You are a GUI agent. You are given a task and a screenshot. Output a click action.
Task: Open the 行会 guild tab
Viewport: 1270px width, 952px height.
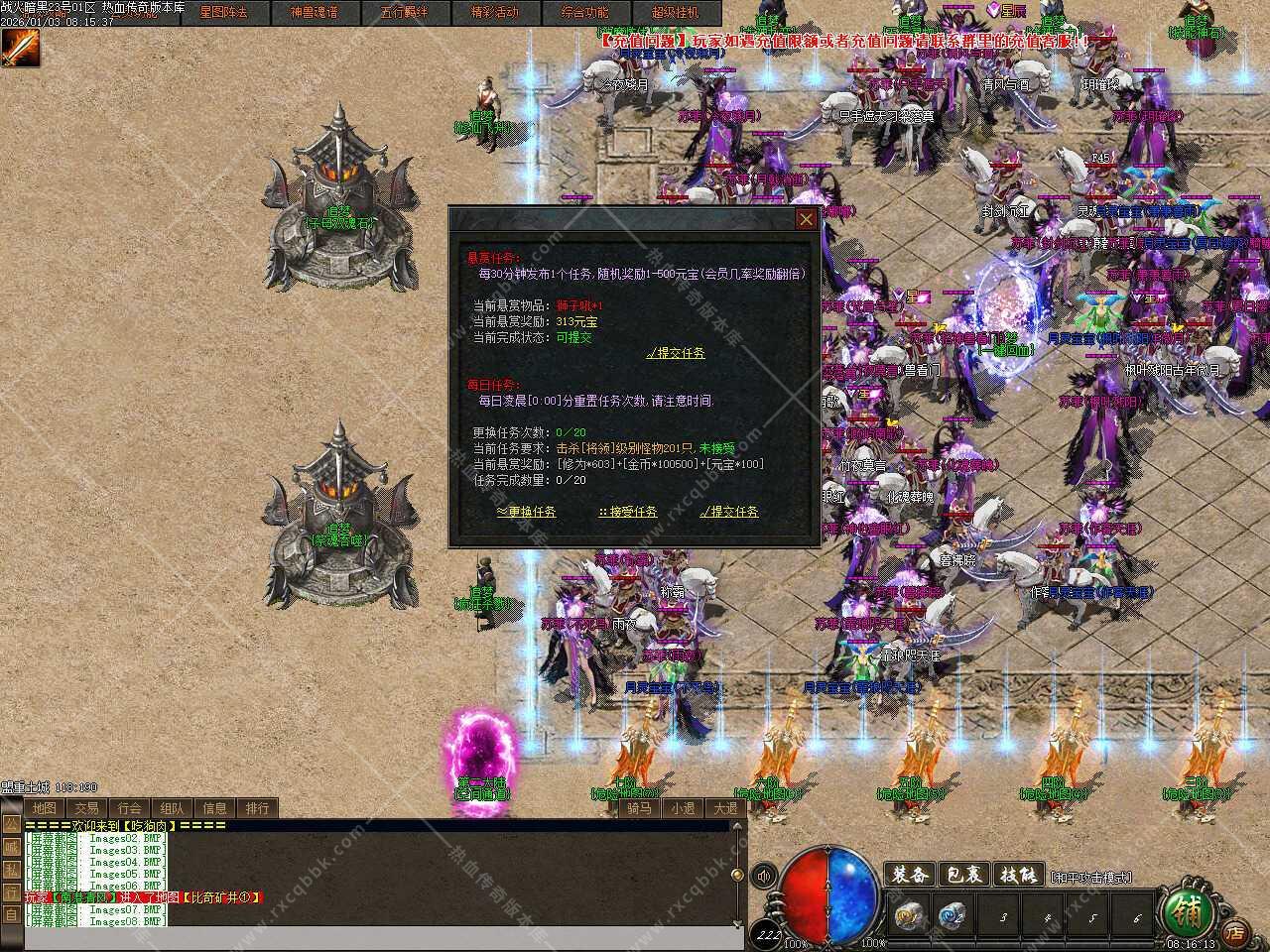[129, 808]
